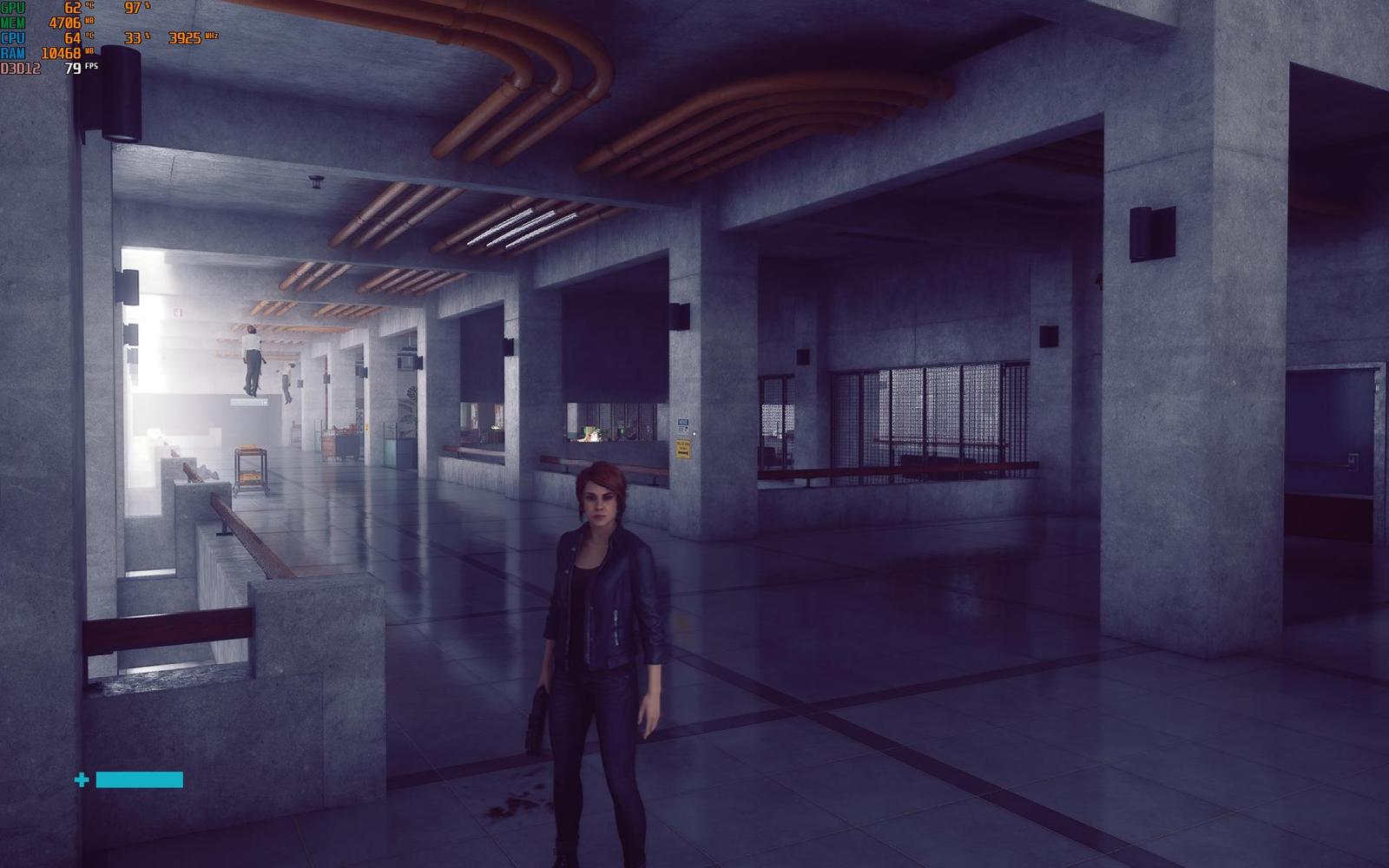Click the cyan health bar
The width and height of the screenshot is (1389, 868).
pyautogui.click(x=139, y=779)
